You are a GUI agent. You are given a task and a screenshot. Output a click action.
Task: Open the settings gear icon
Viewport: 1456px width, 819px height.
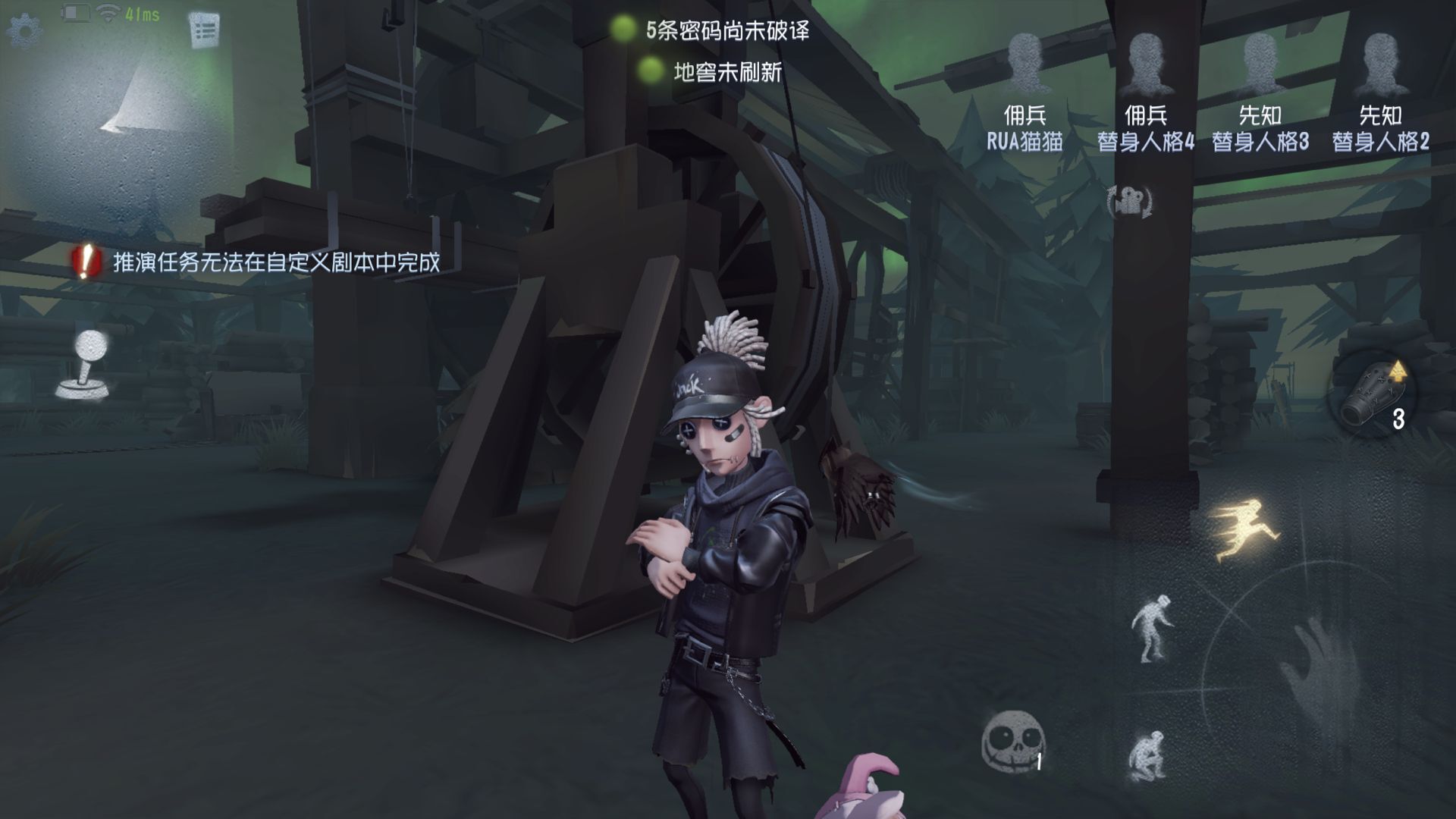24,30
